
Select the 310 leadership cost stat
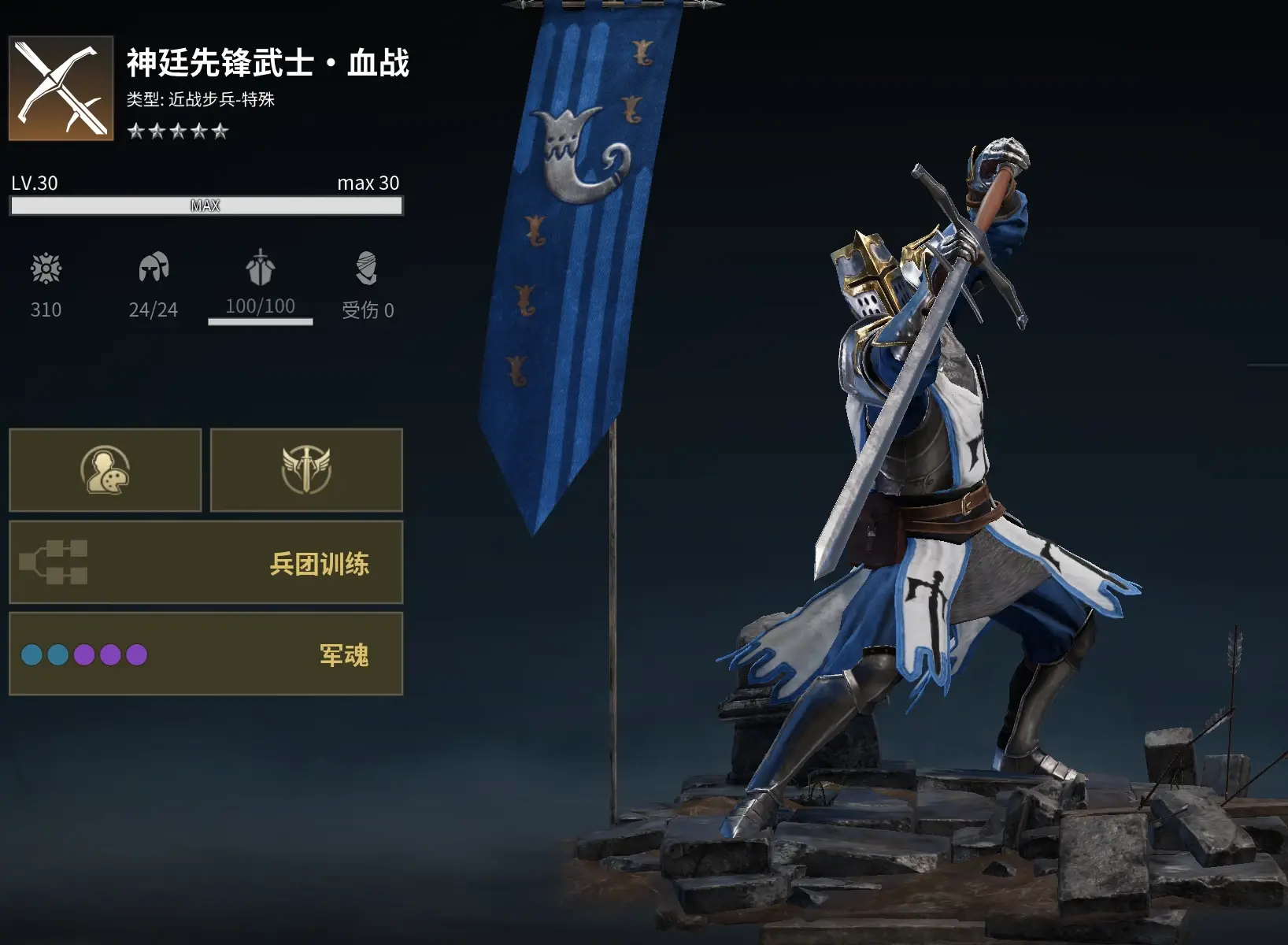[x=46, y=285]
